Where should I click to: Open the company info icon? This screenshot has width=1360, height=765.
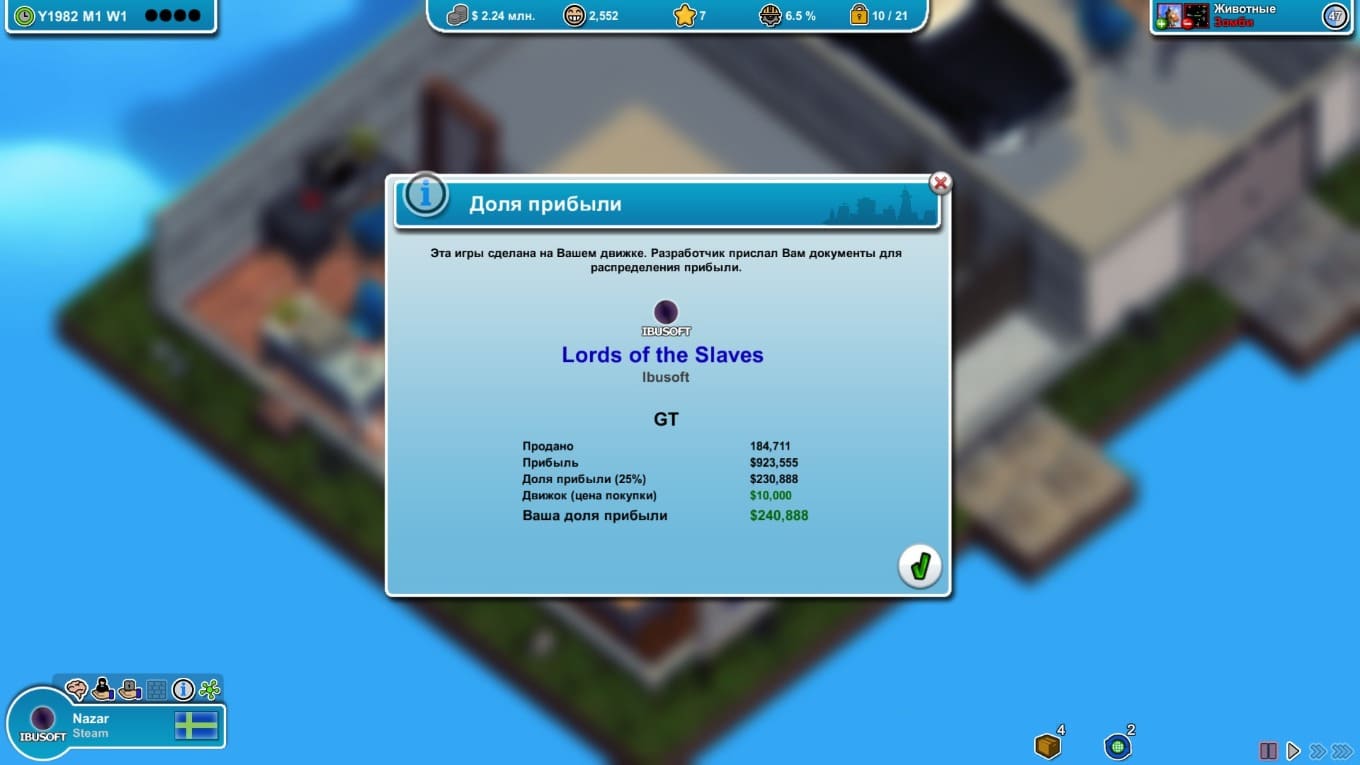[x=183, y=689]
